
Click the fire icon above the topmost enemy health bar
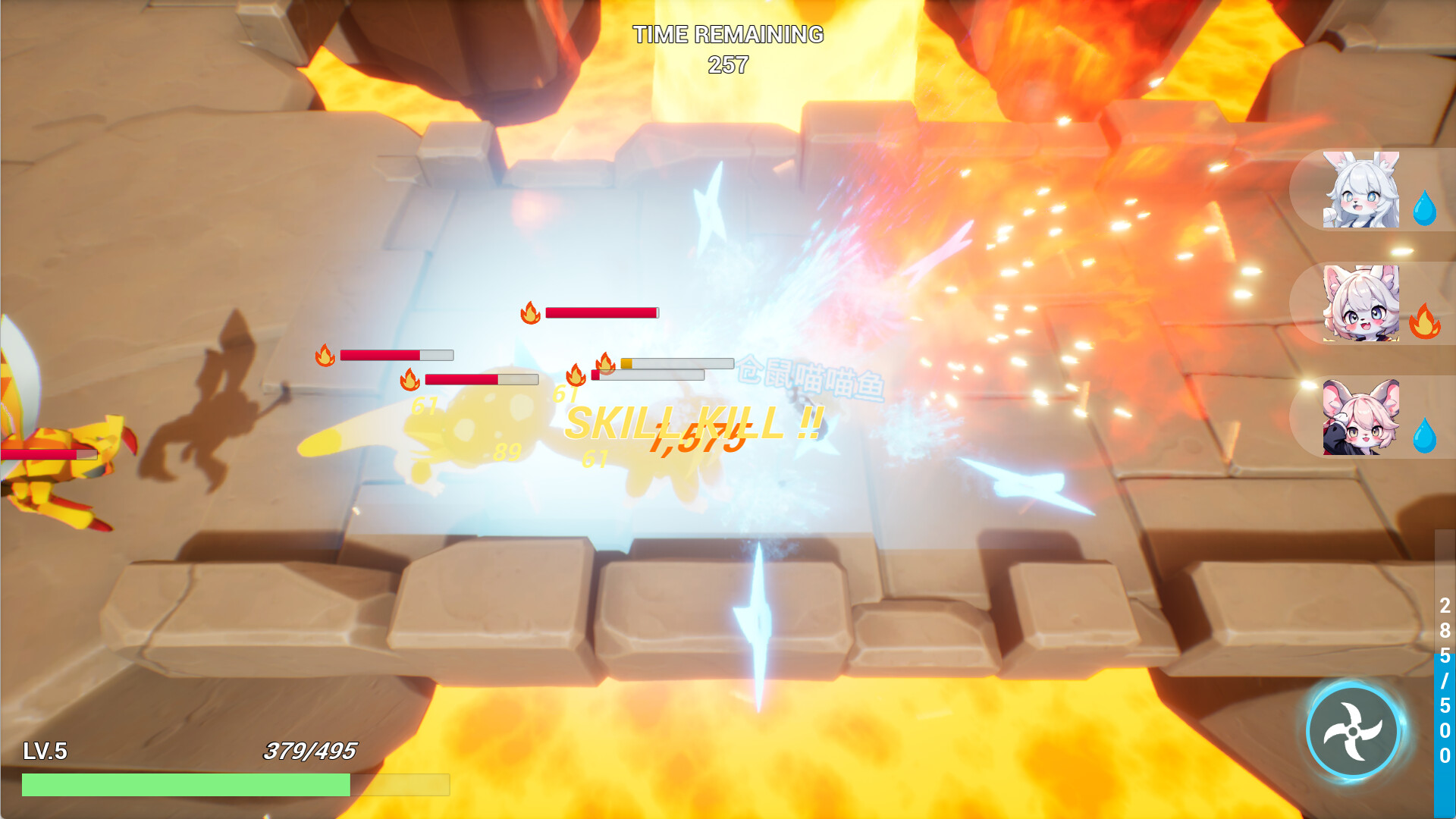(529, 312)
